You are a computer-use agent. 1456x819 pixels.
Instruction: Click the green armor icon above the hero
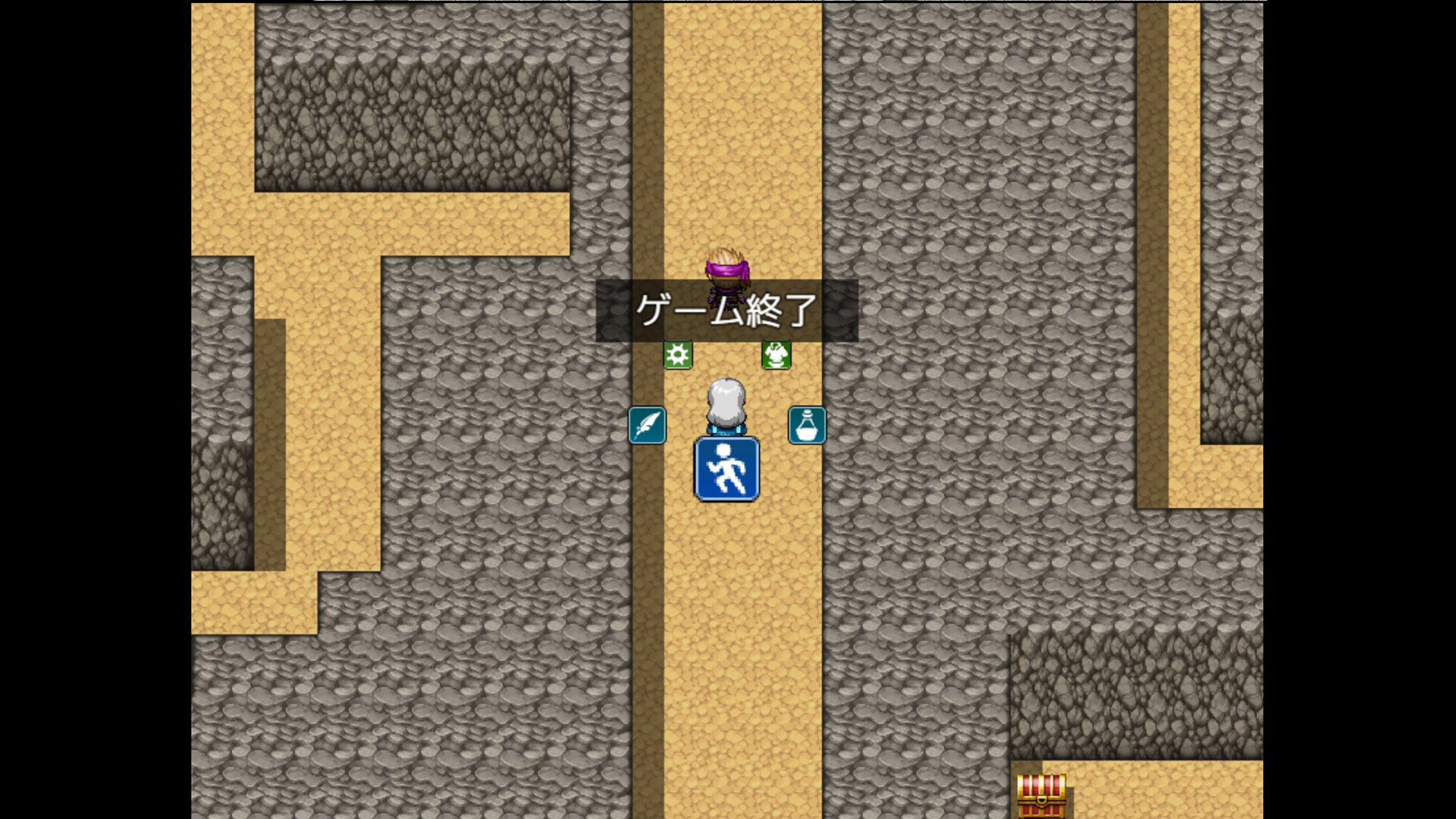tap(775, 353)
